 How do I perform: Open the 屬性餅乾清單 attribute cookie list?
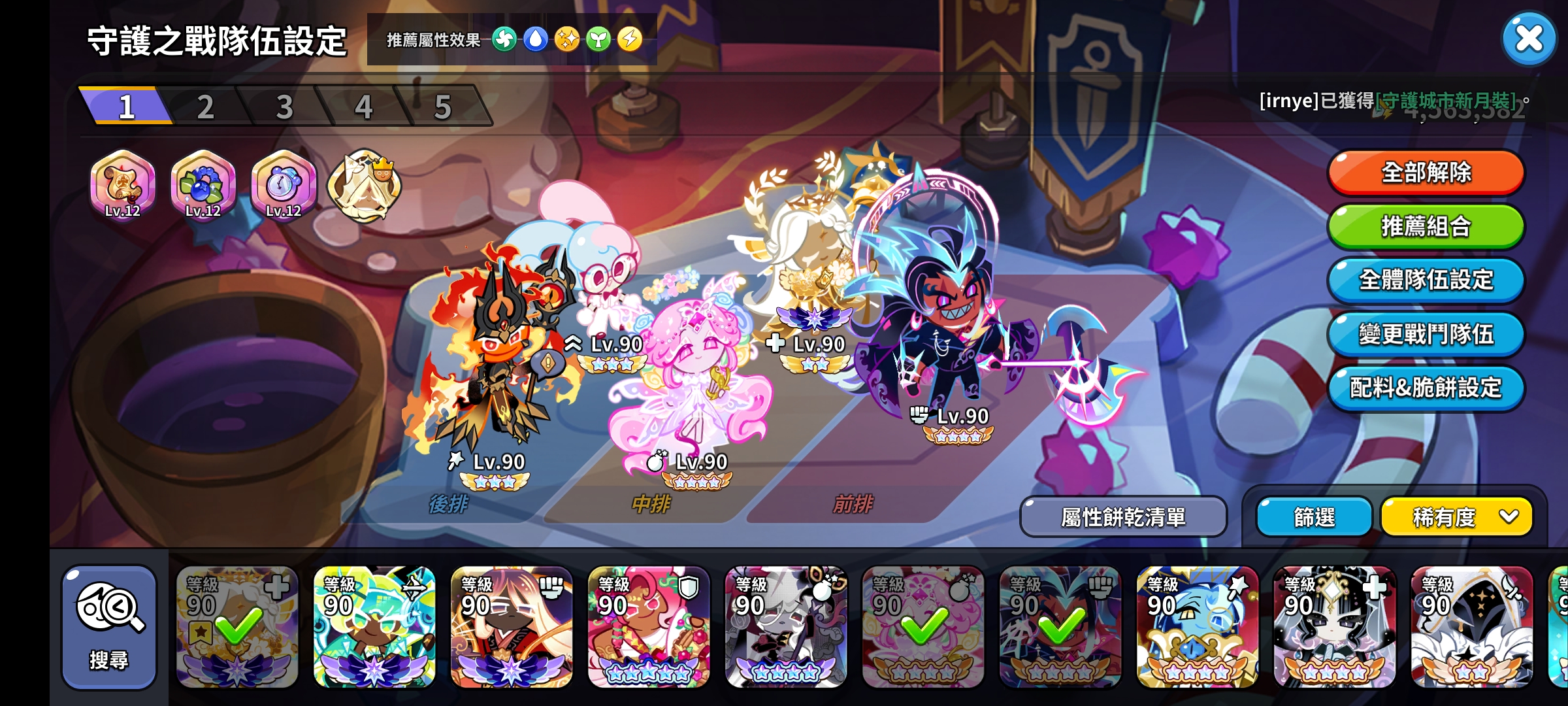(1125, 515)
